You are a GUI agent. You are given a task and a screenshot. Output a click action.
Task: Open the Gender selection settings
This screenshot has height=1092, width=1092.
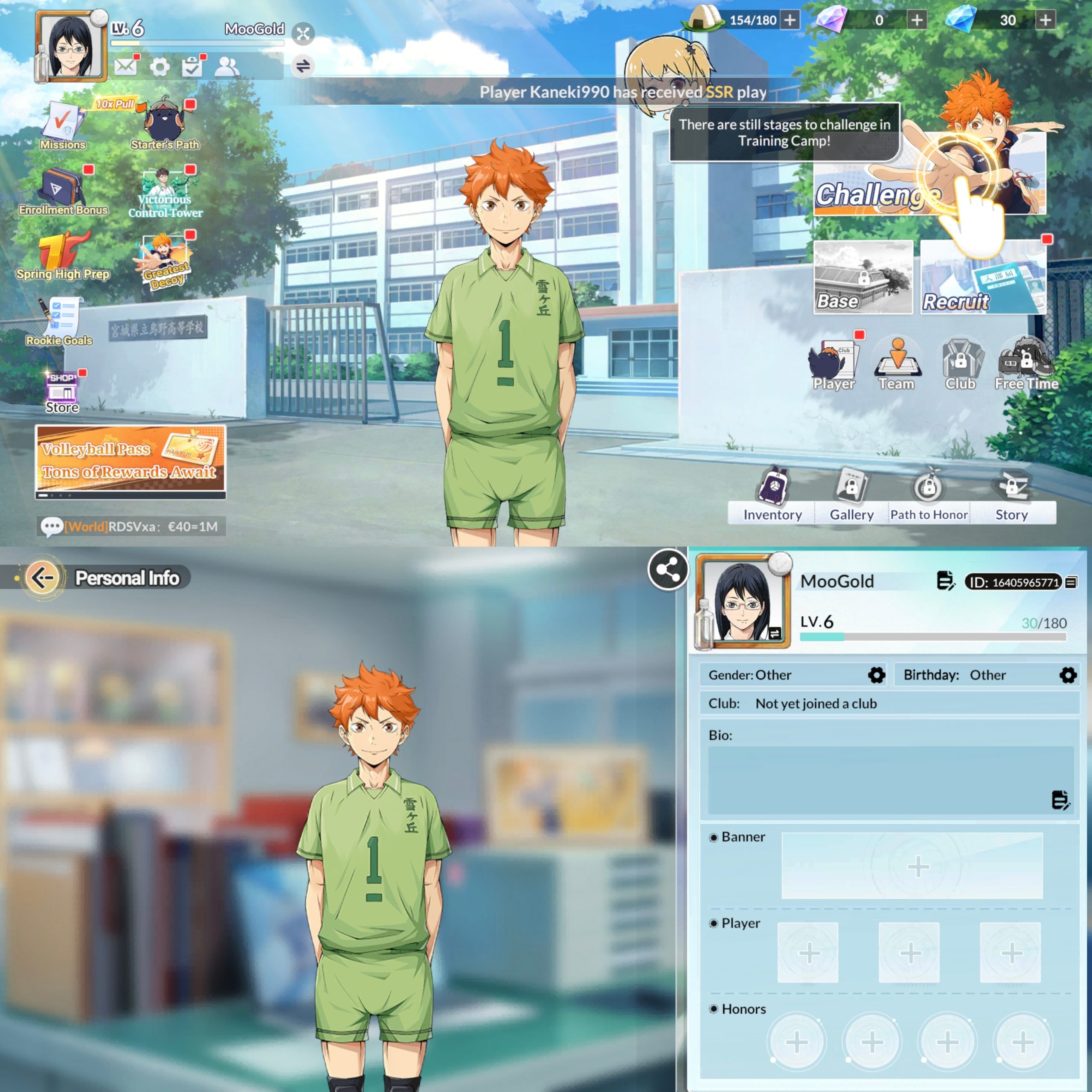(876, 675)
